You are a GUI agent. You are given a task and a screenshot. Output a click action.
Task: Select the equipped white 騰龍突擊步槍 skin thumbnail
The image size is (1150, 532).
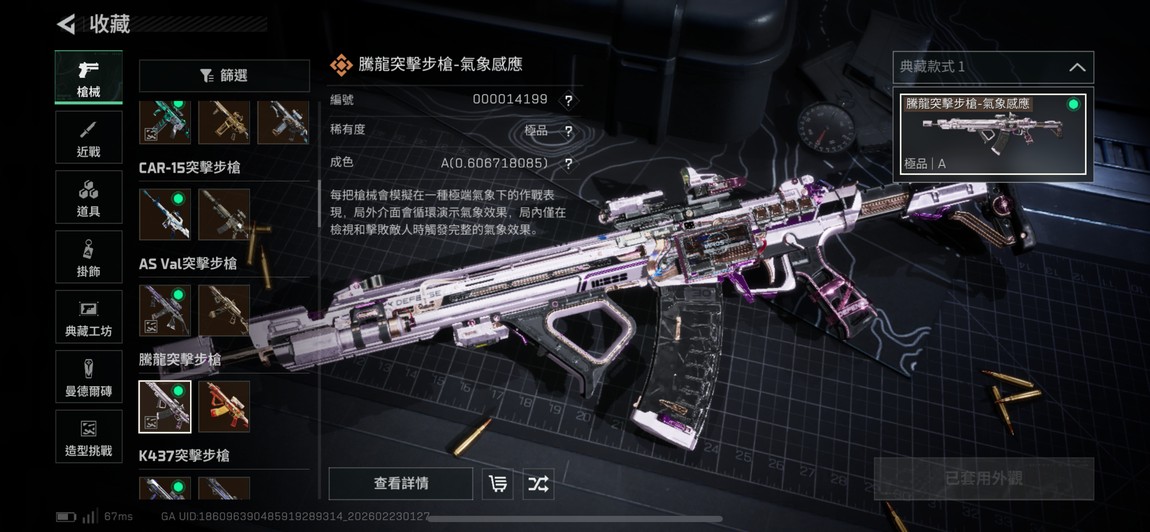(x=165, y=407)
